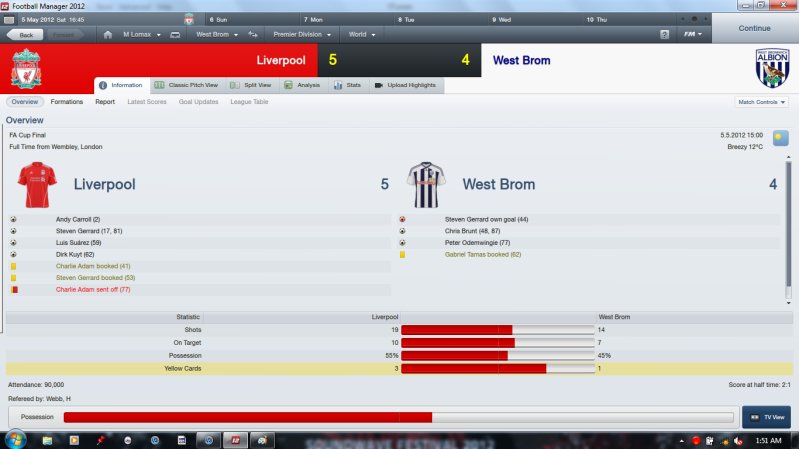This screenshot has height=449, width=799.
Task: Switch to the Split View tab
Action: click(x=251, y=86)
